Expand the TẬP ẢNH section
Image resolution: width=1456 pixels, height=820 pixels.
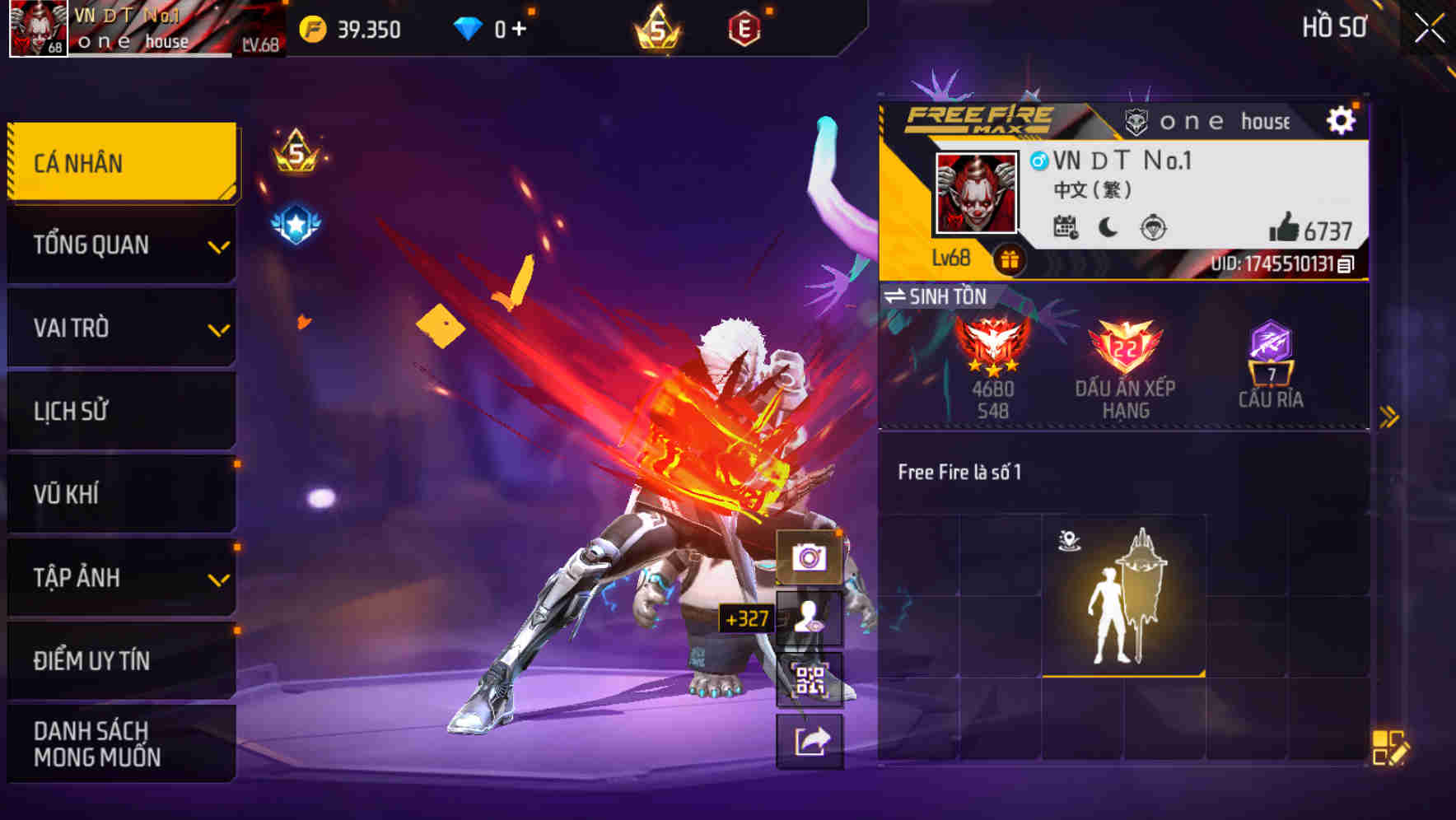121,578
